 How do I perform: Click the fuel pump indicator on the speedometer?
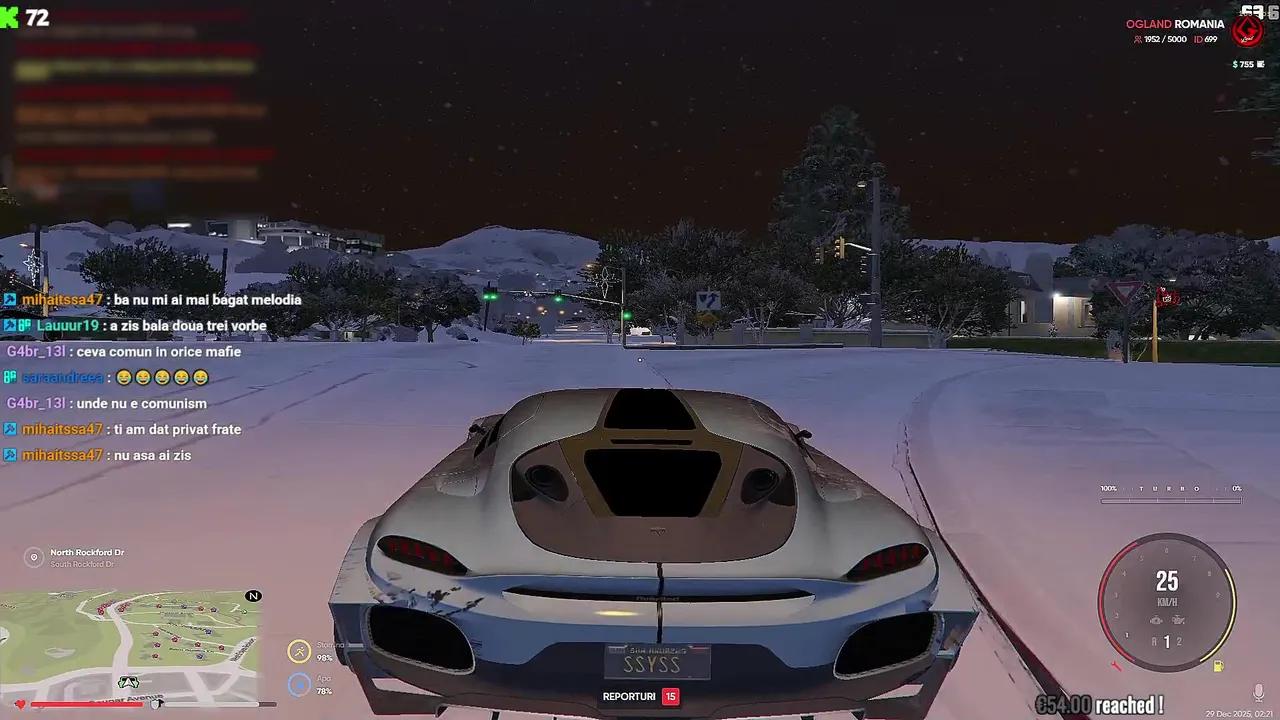[1218, 665]
